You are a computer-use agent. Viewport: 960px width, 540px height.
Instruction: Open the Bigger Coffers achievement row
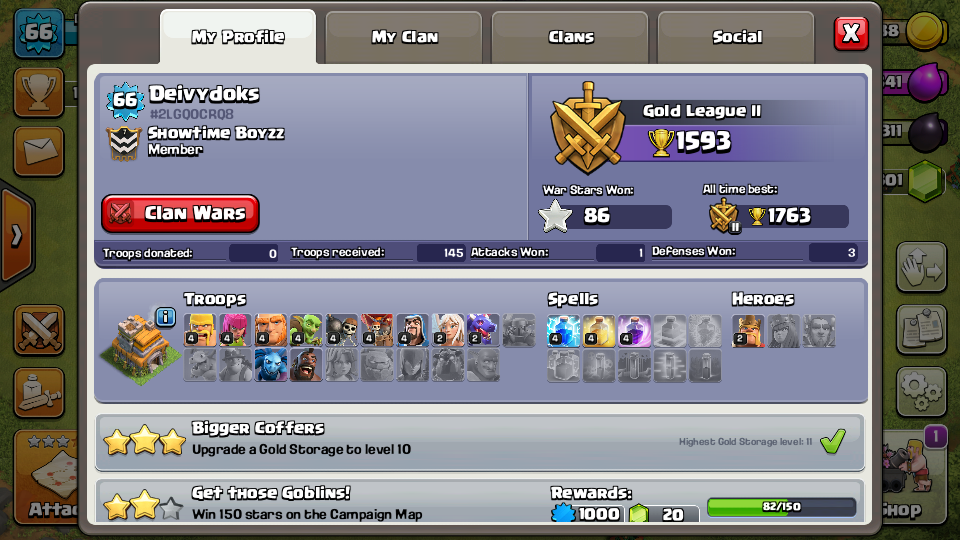click(480, 440)
